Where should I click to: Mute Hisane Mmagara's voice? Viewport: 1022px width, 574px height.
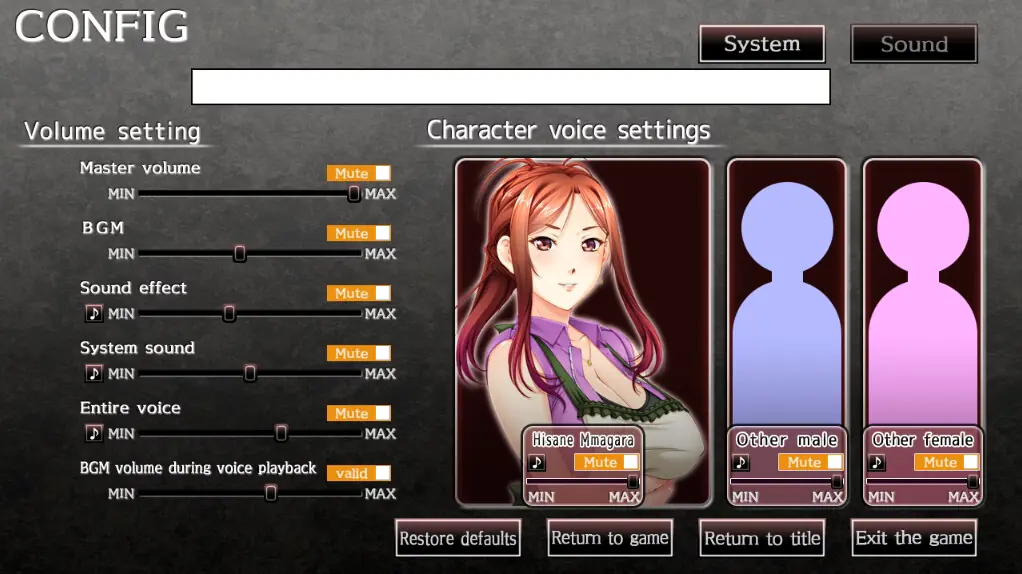630,462
